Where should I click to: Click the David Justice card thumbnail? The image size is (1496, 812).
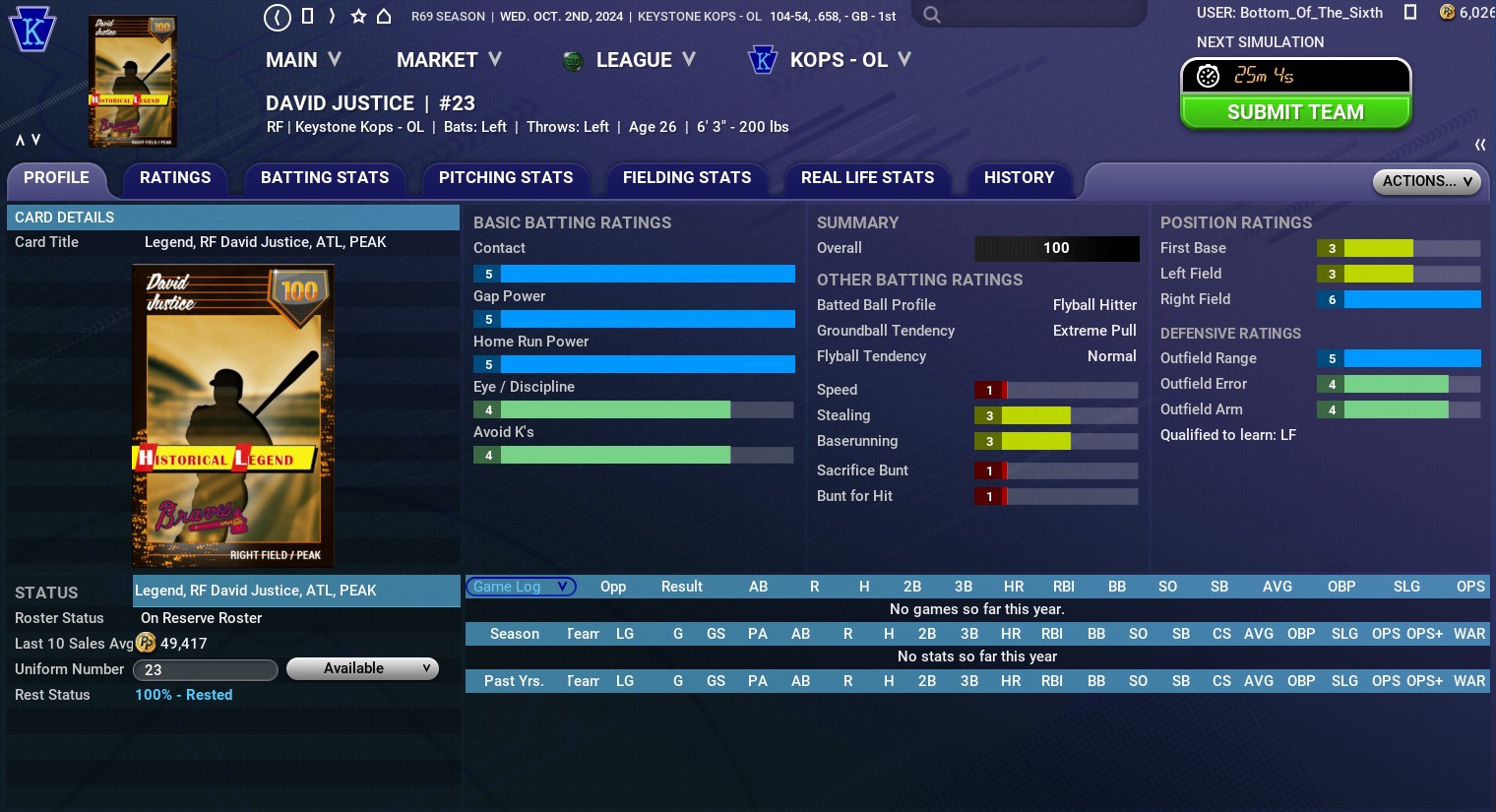point(132,82)
